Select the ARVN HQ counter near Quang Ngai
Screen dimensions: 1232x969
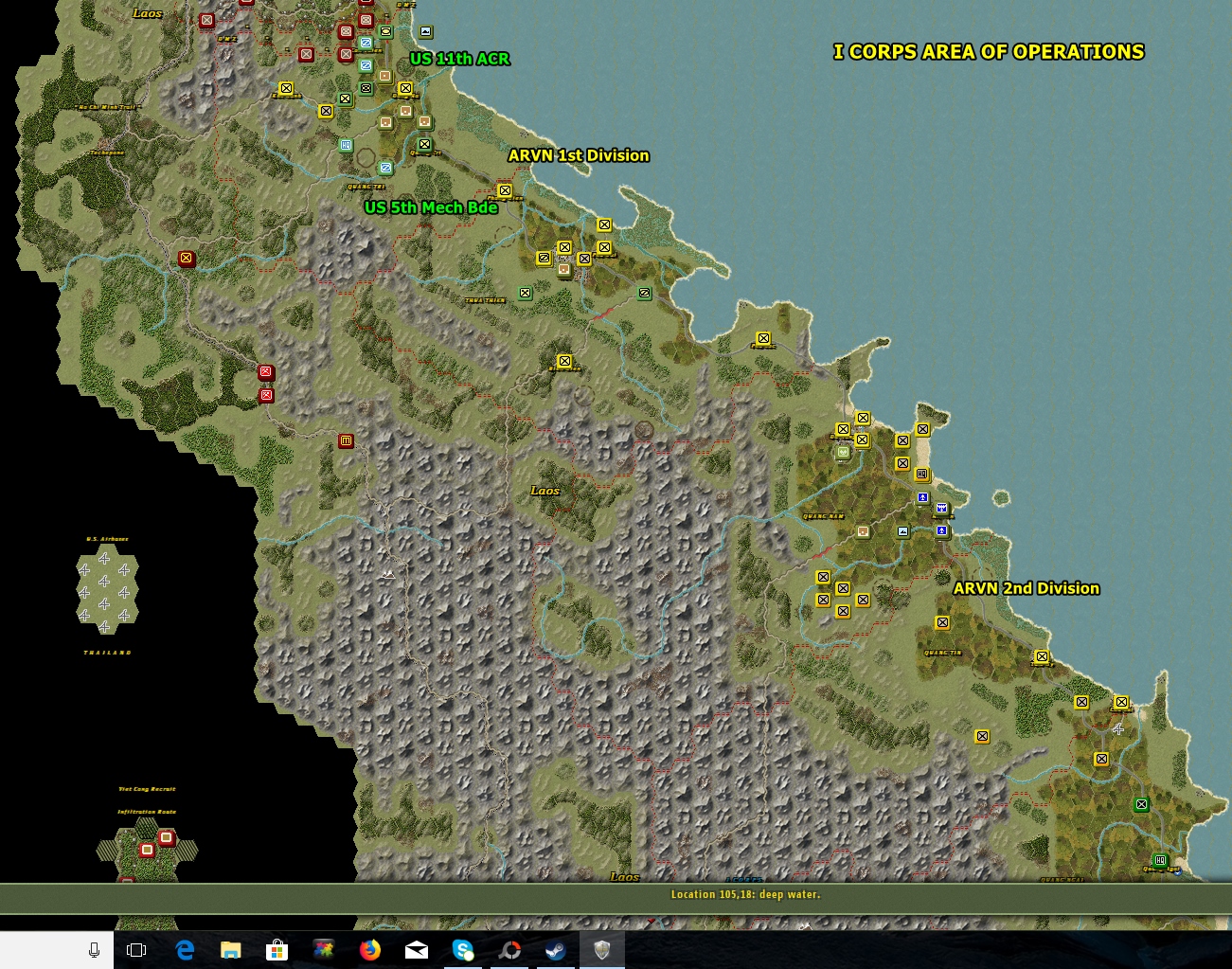coord(1160,860)
